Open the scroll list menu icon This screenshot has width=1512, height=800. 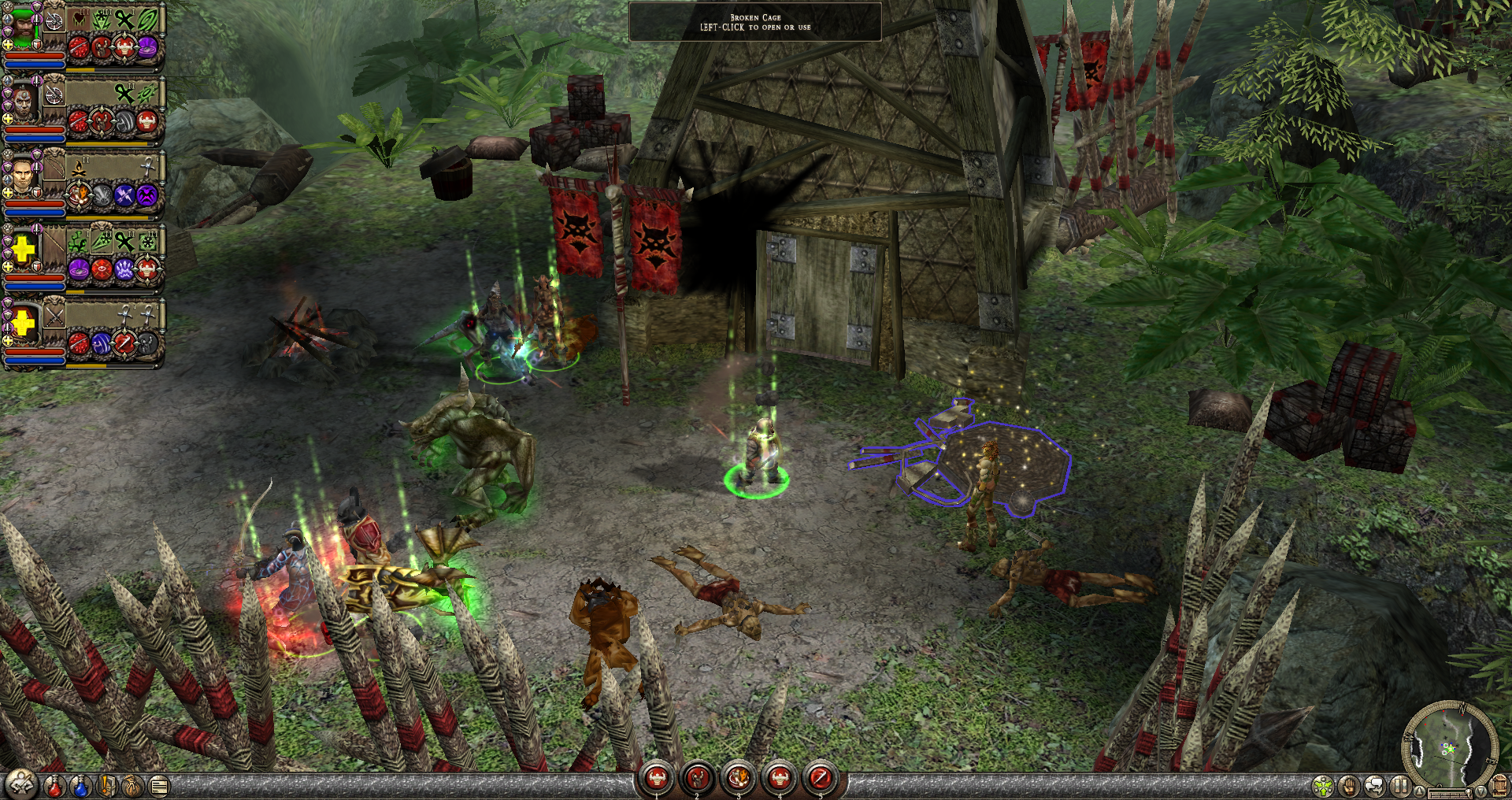[159, 785]
